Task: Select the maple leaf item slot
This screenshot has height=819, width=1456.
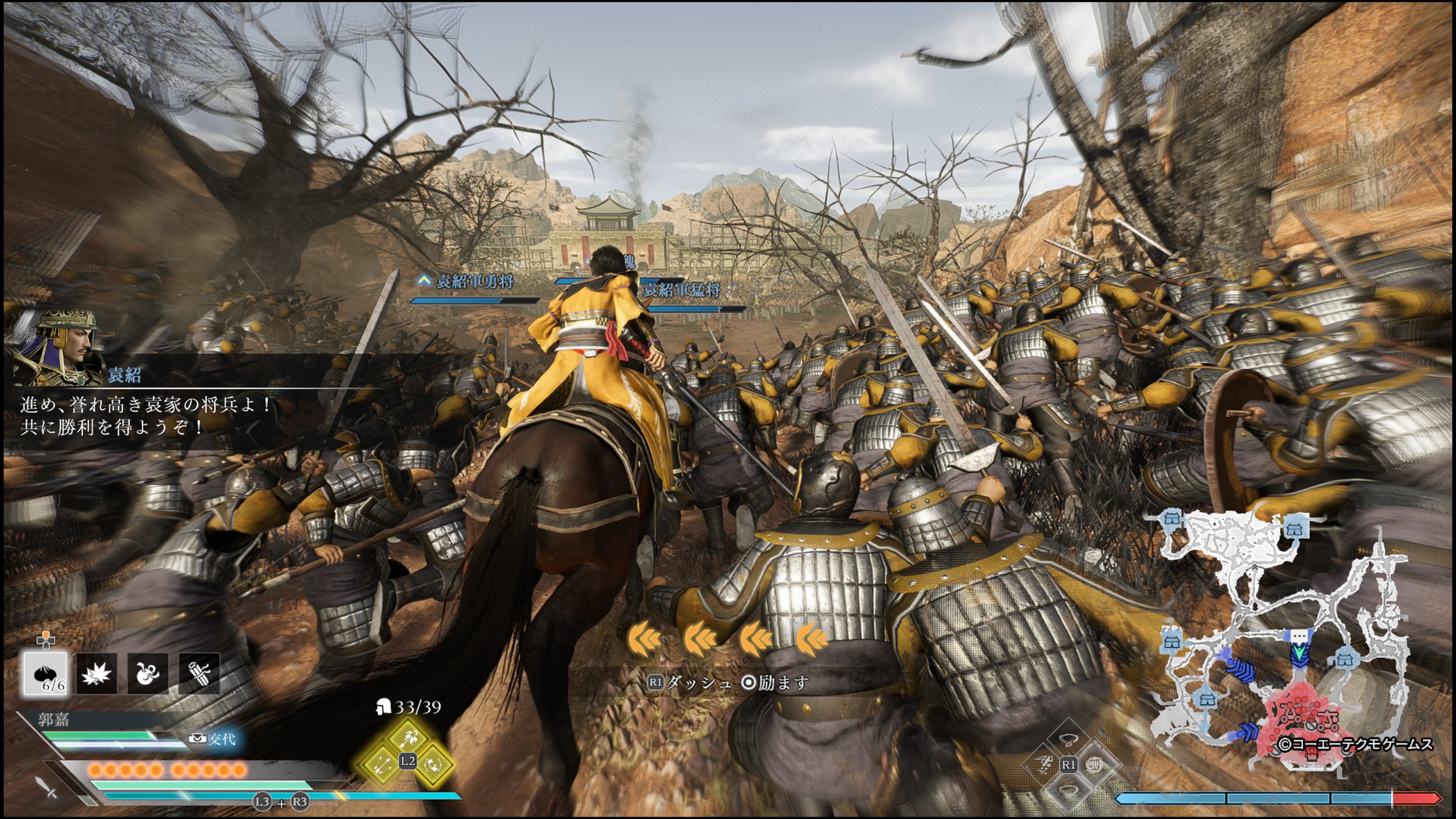Action: [96, 673]
